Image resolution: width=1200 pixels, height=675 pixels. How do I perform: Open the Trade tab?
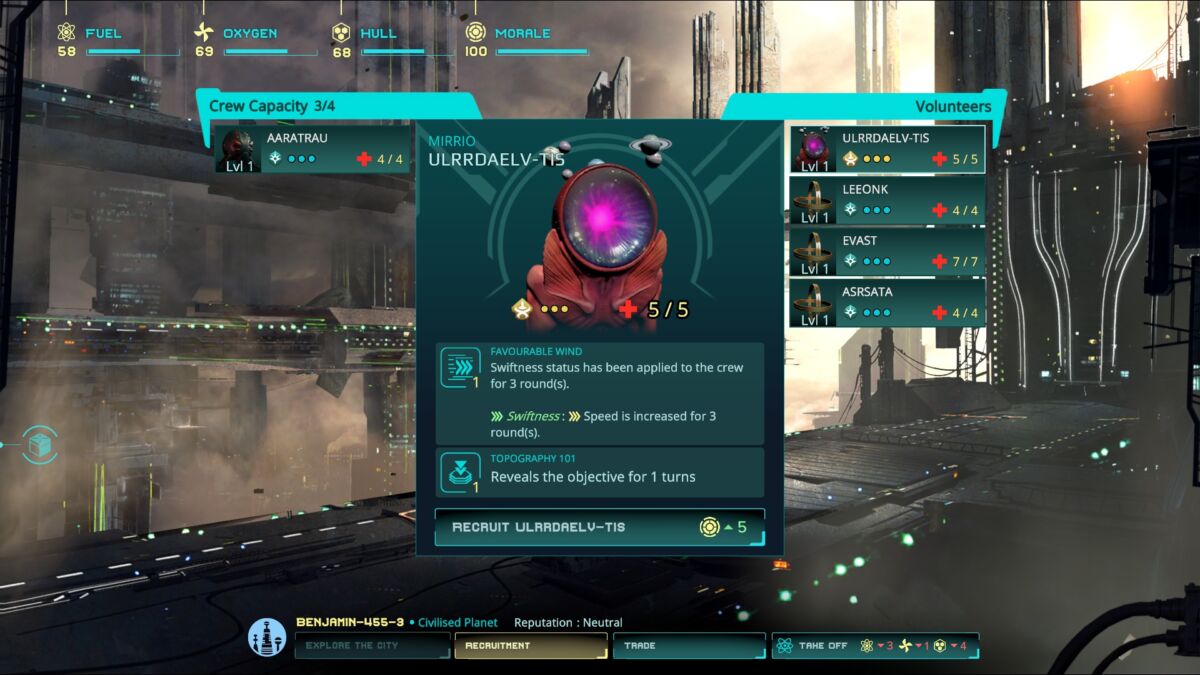click(x=688, y=646)
